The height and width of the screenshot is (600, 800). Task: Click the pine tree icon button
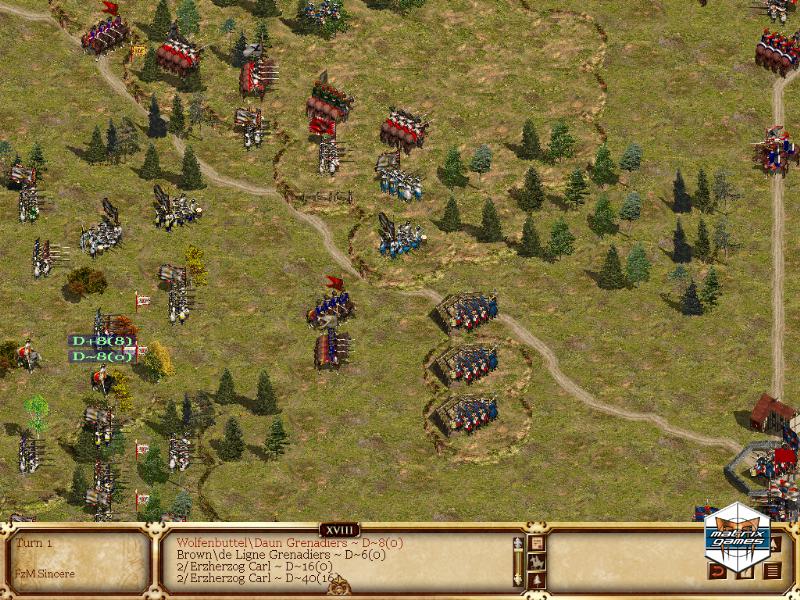[x=537, y=579]
